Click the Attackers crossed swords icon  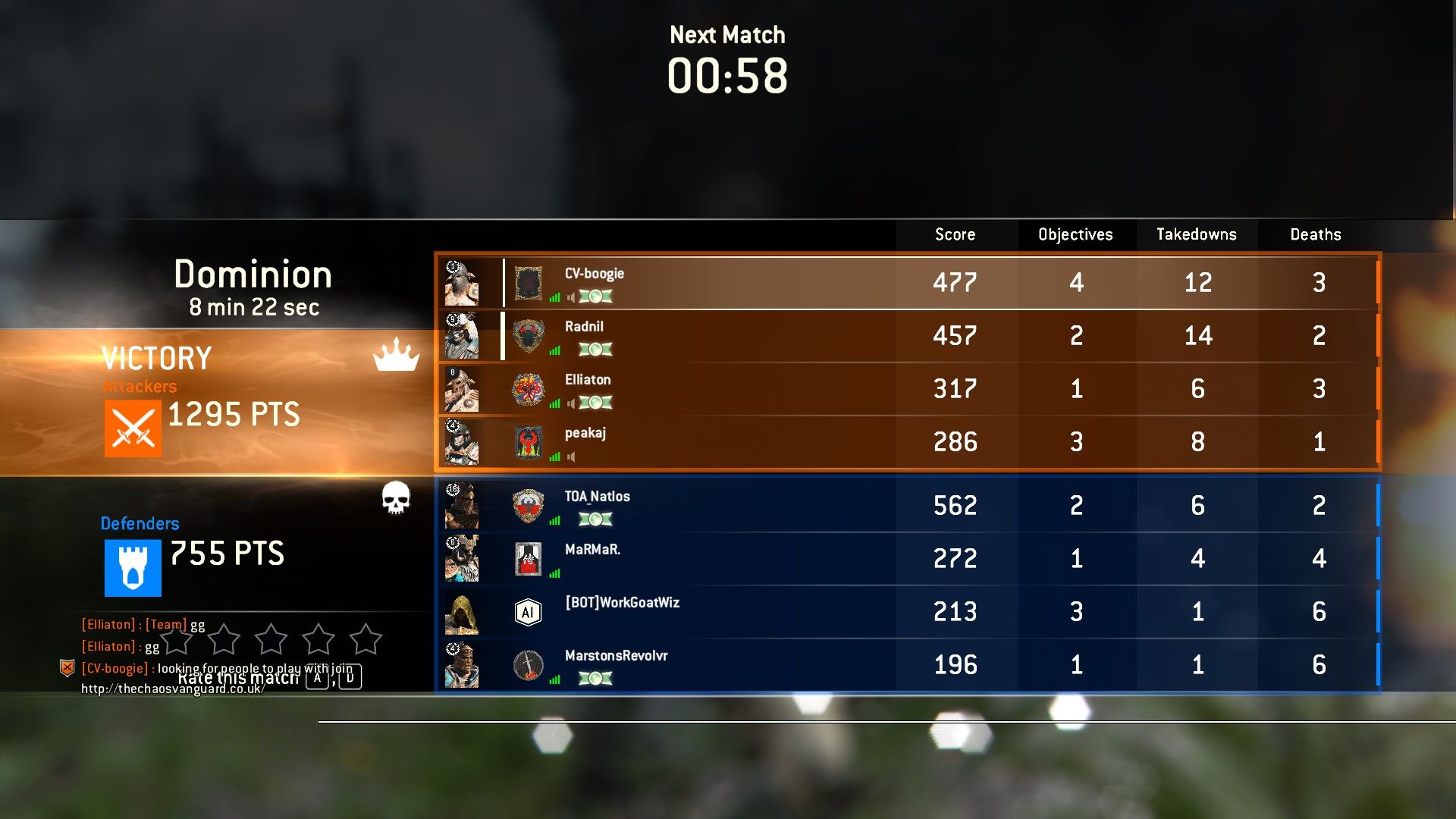[x=133, y=428]
